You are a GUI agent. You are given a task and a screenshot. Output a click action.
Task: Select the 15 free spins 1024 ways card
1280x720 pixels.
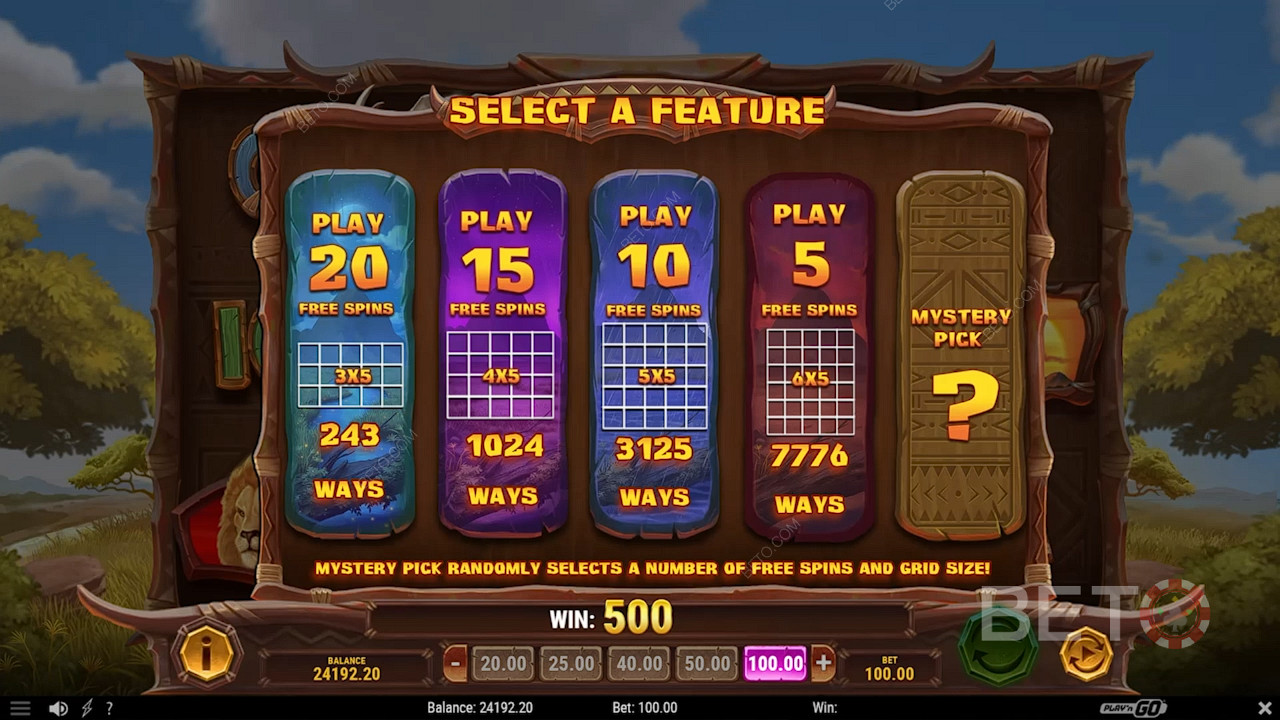coord(502,355)
